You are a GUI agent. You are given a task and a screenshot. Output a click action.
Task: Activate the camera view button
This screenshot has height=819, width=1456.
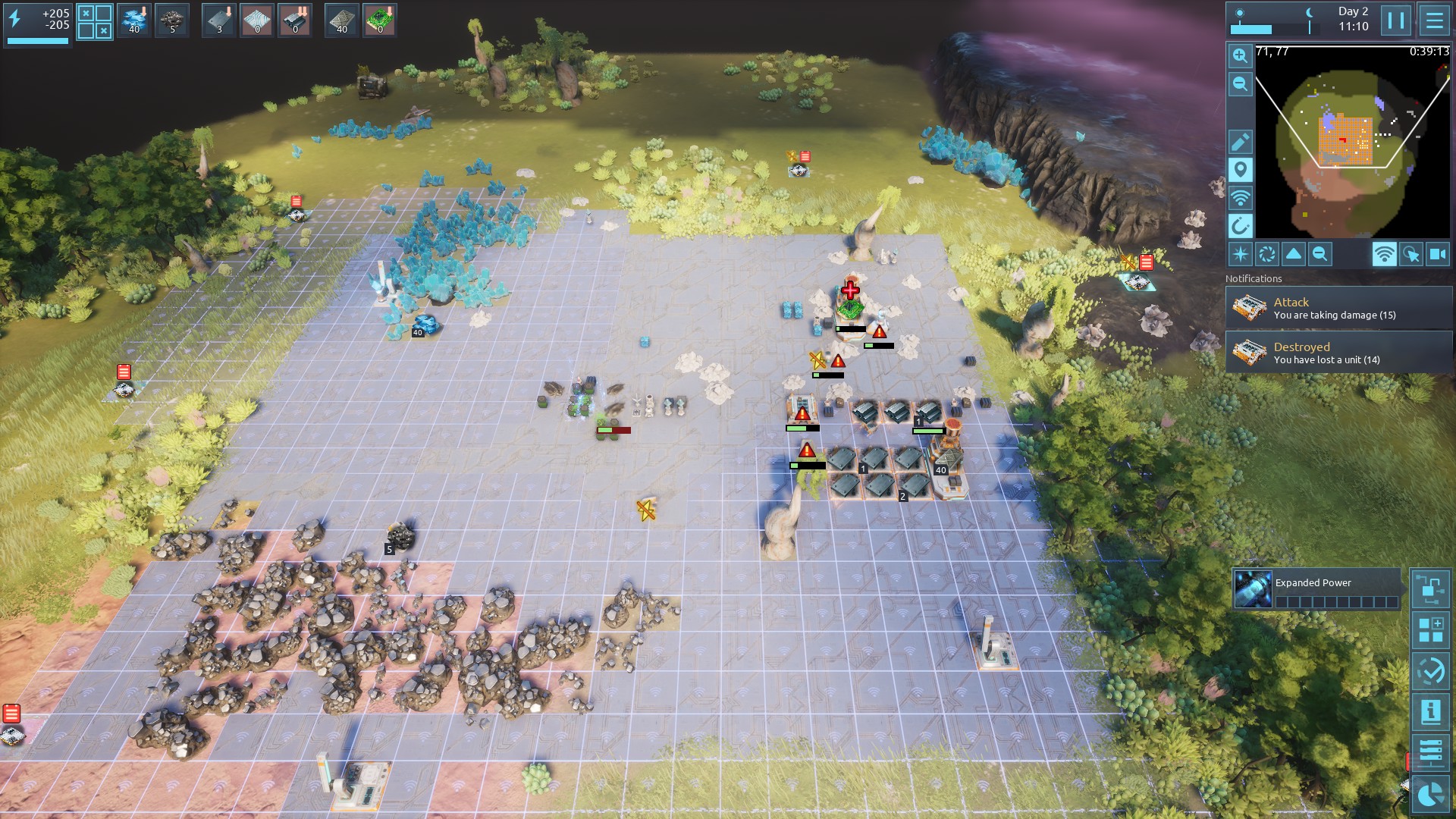[x=1438, y=255]
